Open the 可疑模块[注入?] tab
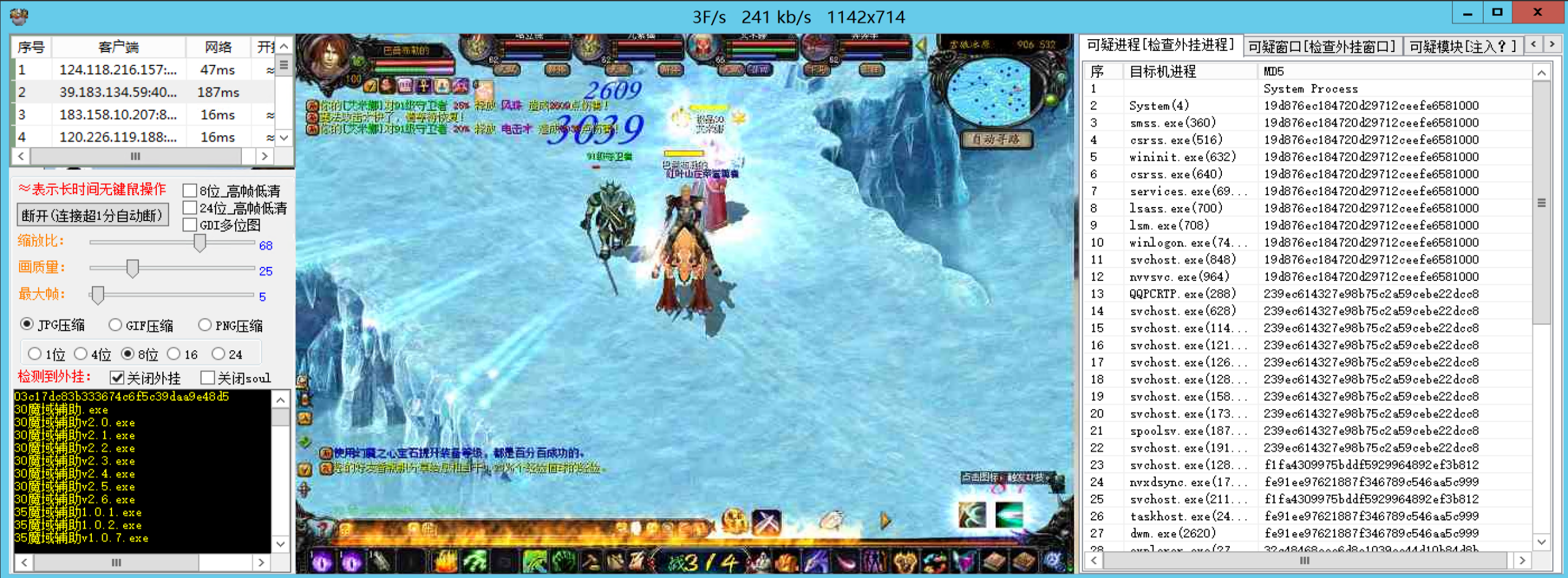The image size is (1568, 578). pos(1463,45)
